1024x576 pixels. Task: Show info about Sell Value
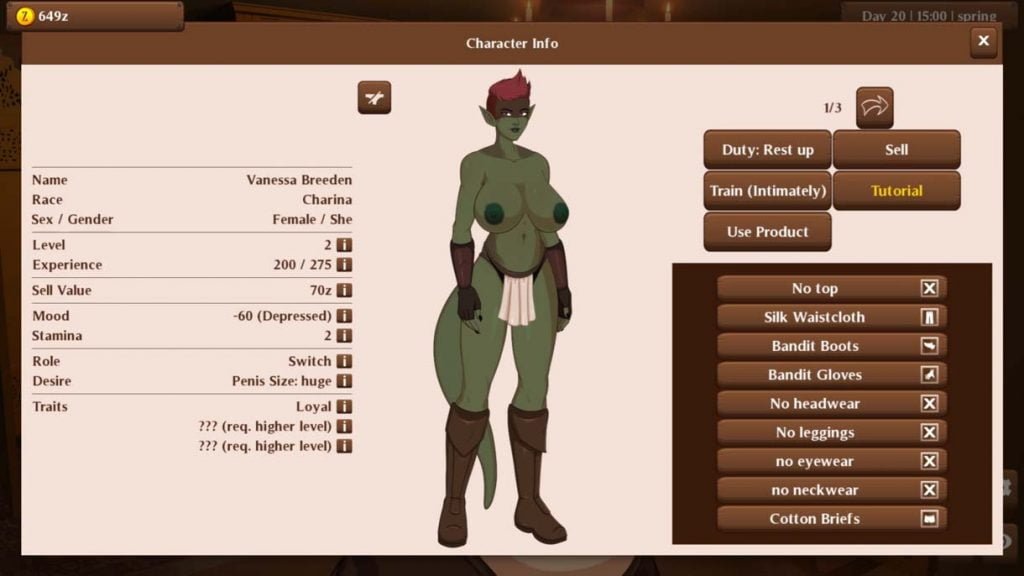tap(344, 290)
